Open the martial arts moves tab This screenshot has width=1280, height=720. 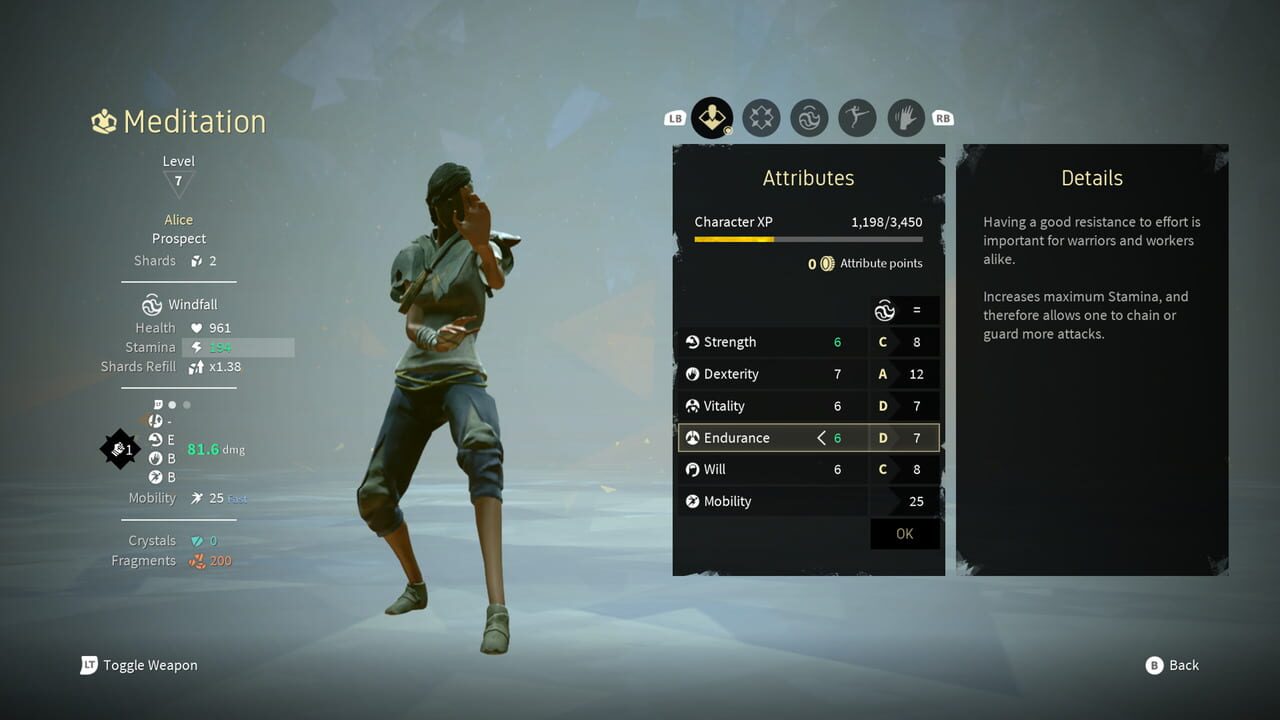(857, 118)
